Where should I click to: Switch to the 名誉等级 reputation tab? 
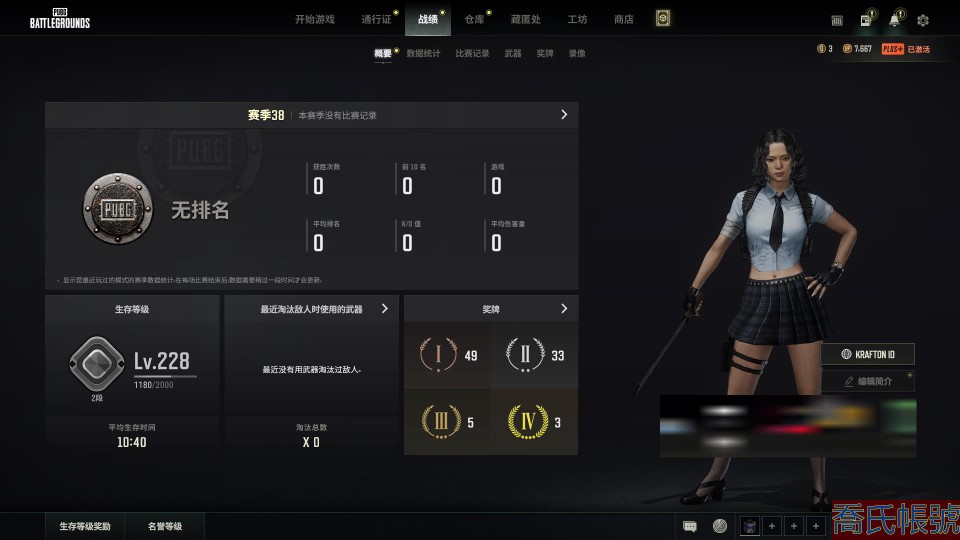point(165,526)
